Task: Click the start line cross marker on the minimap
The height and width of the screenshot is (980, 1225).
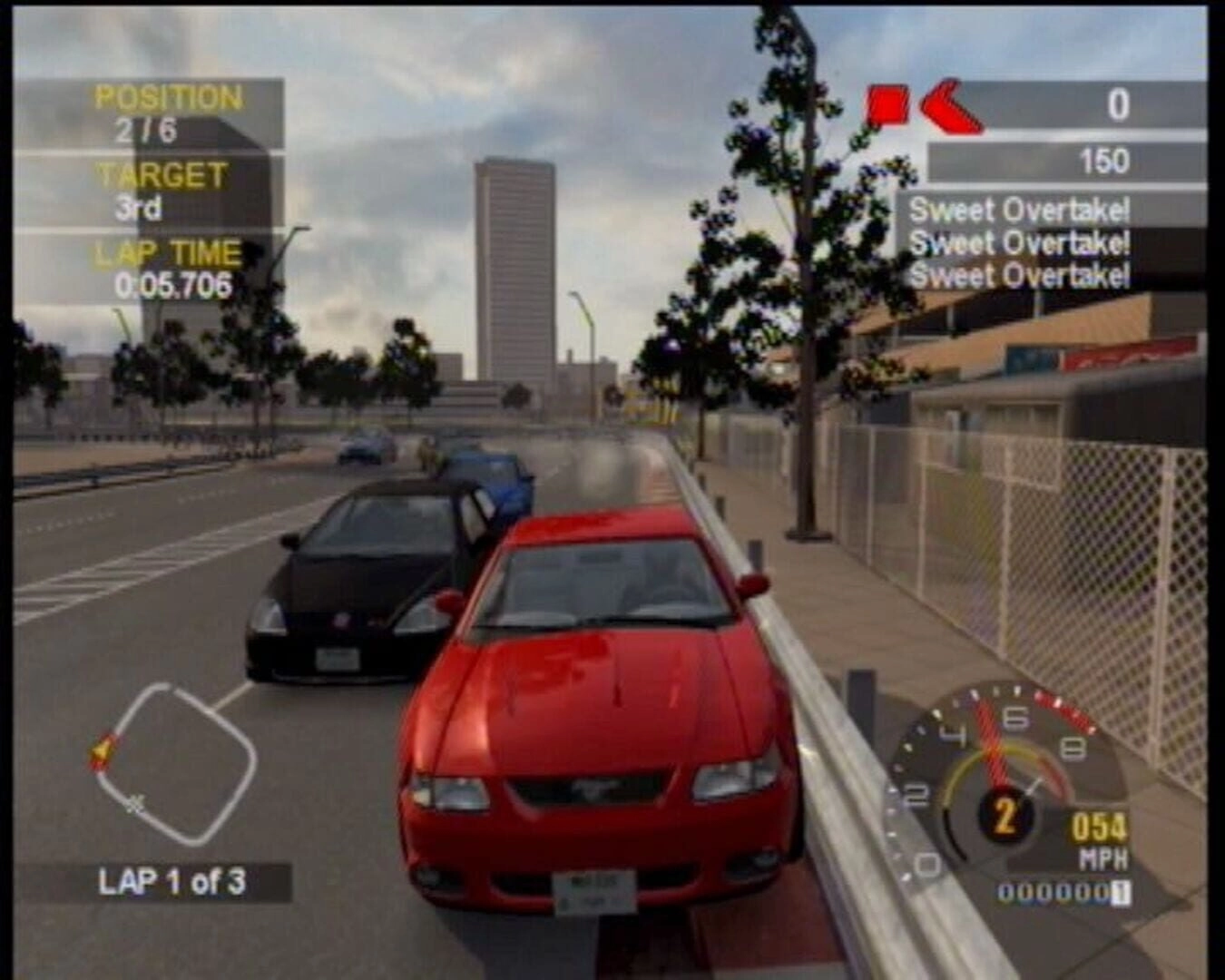Action: pyautogui.click(x=136, y=803)
